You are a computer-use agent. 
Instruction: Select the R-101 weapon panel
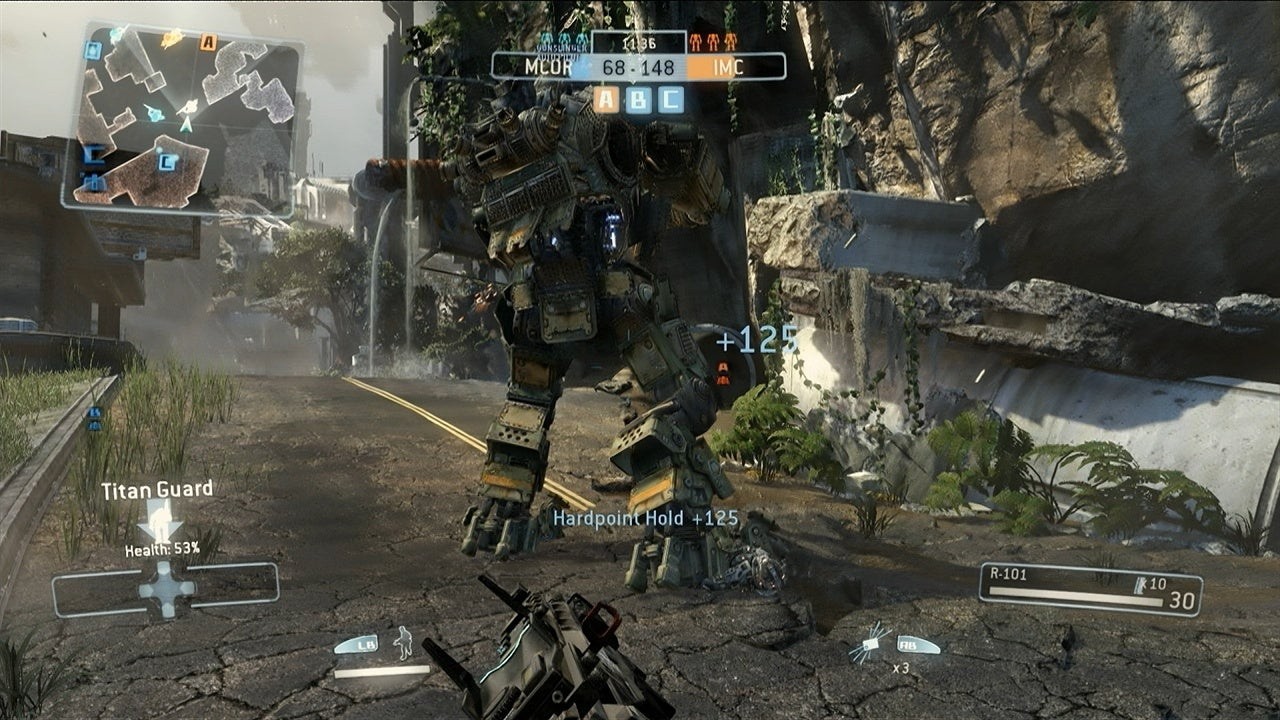tap(1090, 589)
